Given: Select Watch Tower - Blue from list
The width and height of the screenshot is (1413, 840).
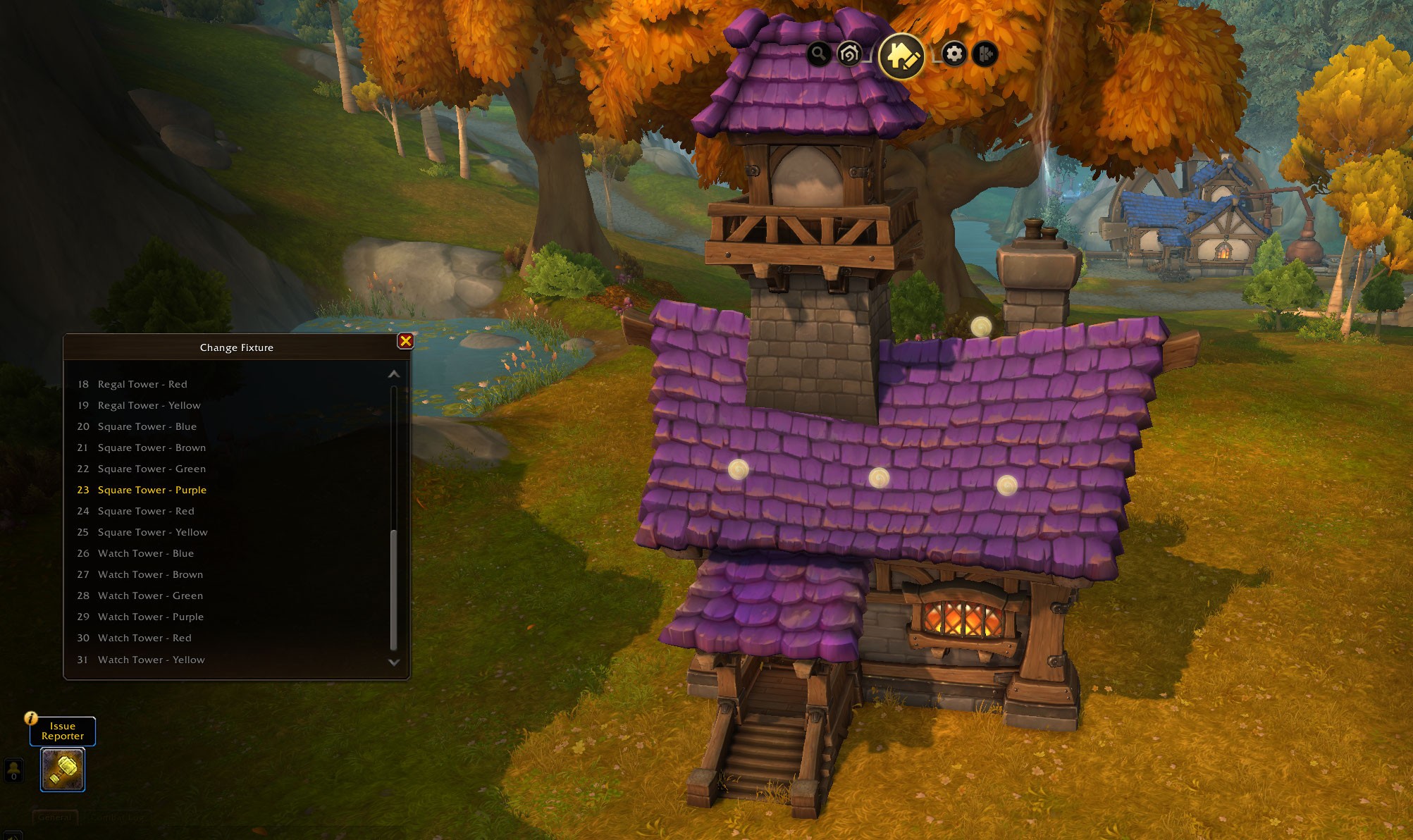Looking at the screenshot, I should pyautogui.click(x=145, y=553).
